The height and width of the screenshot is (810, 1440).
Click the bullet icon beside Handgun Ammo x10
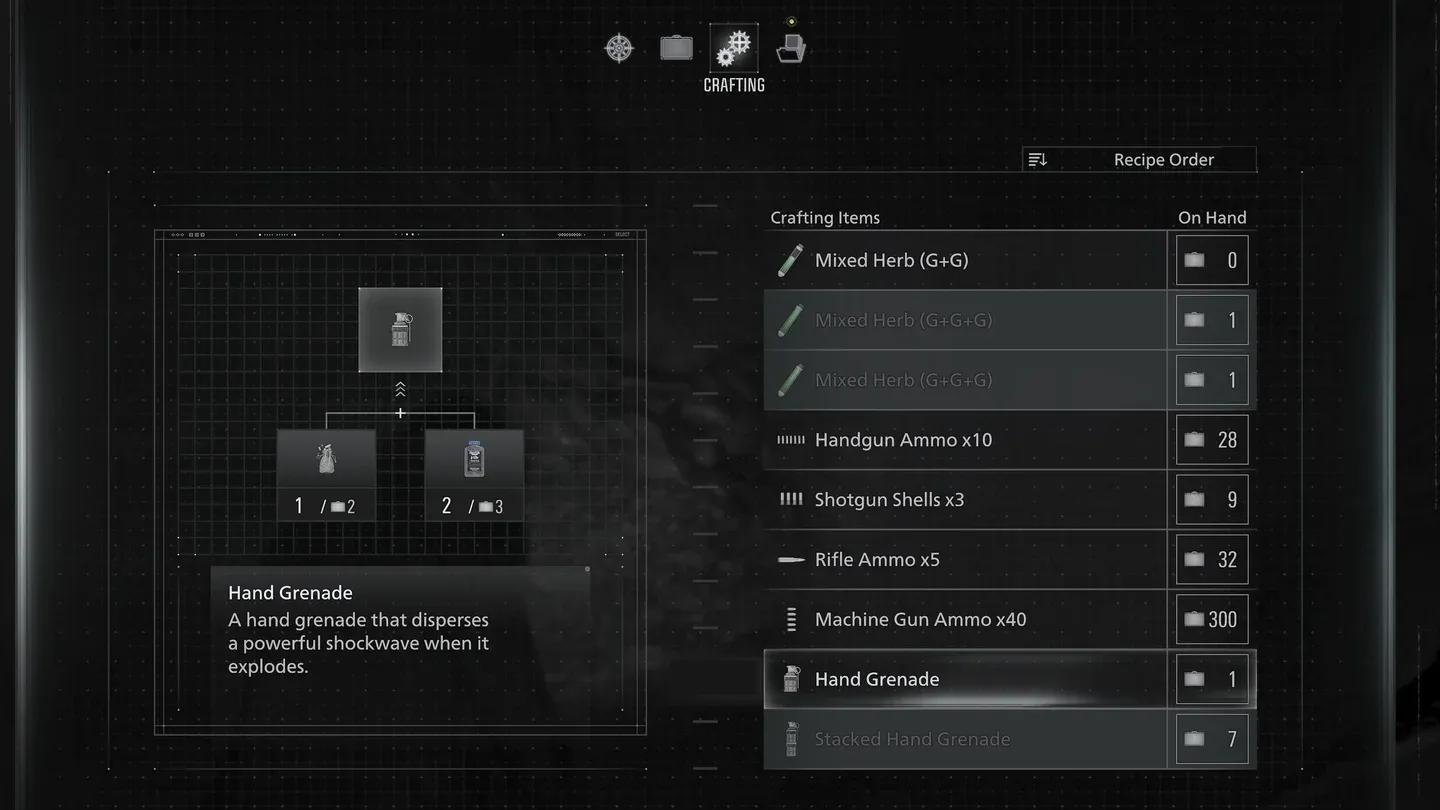tap(790, 439)
